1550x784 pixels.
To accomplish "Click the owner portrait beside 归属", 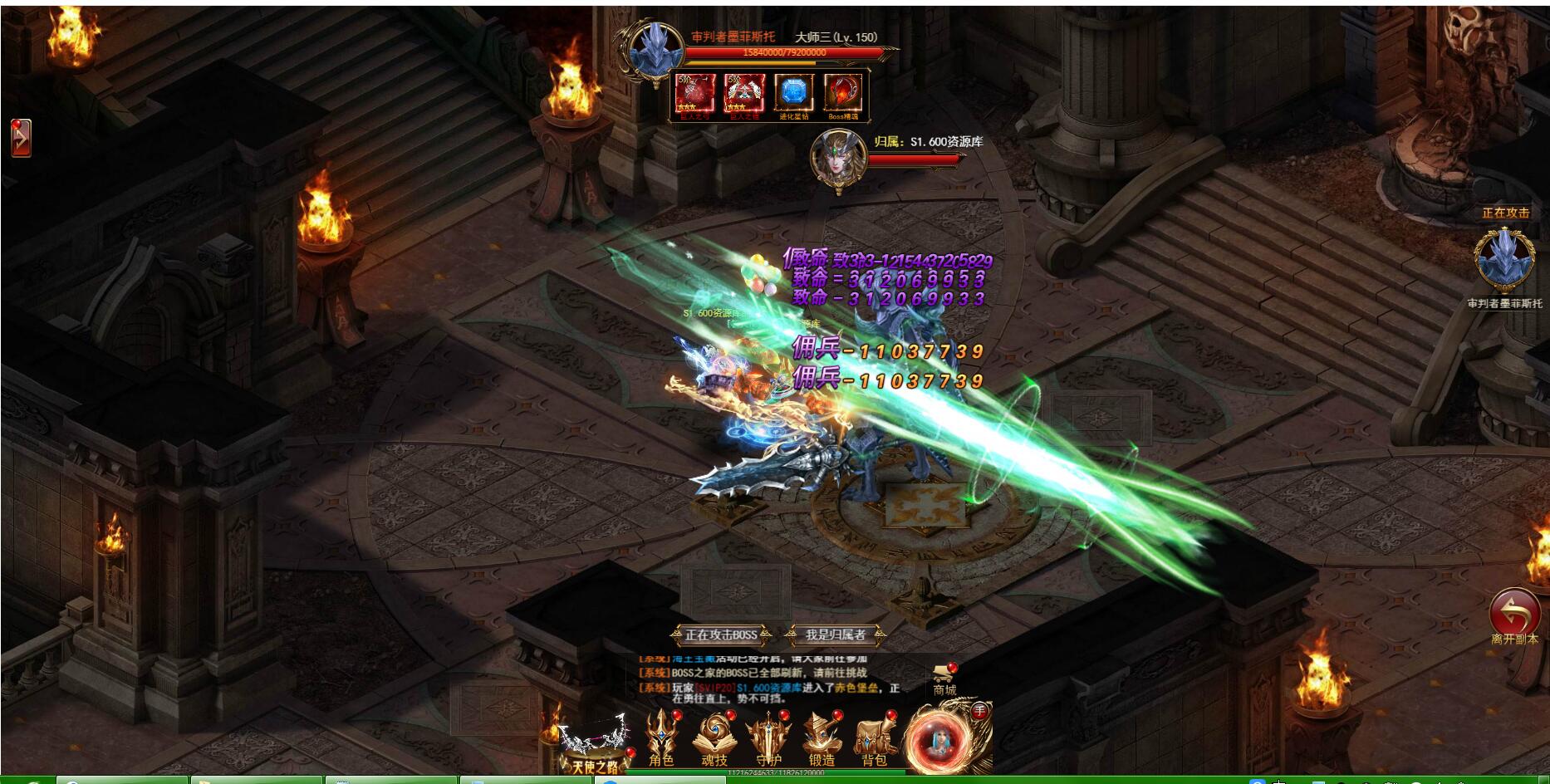I will coord(837,158).
